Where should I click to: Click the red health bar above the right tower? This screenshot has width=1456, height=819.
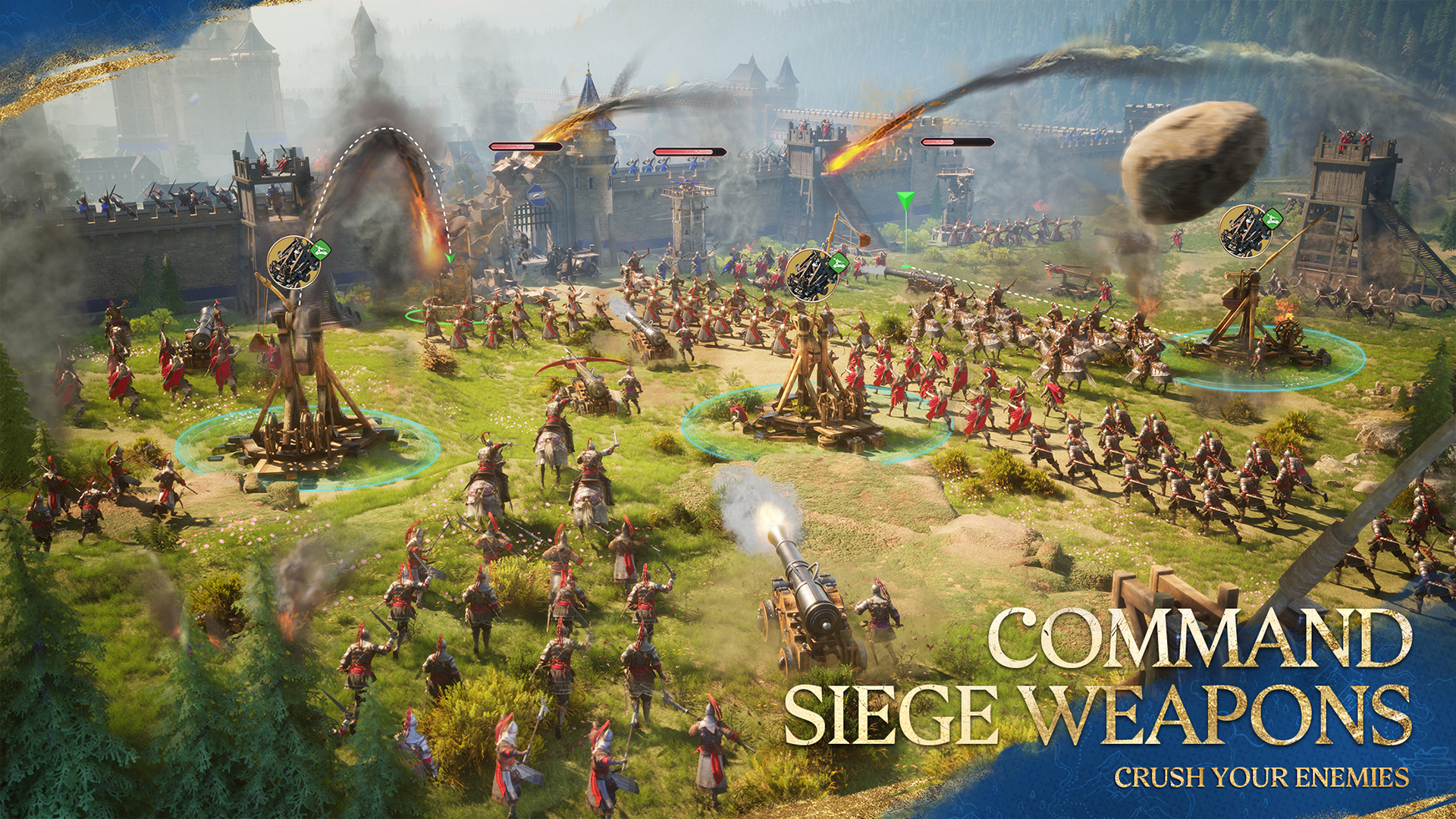(x=955, y=142)
